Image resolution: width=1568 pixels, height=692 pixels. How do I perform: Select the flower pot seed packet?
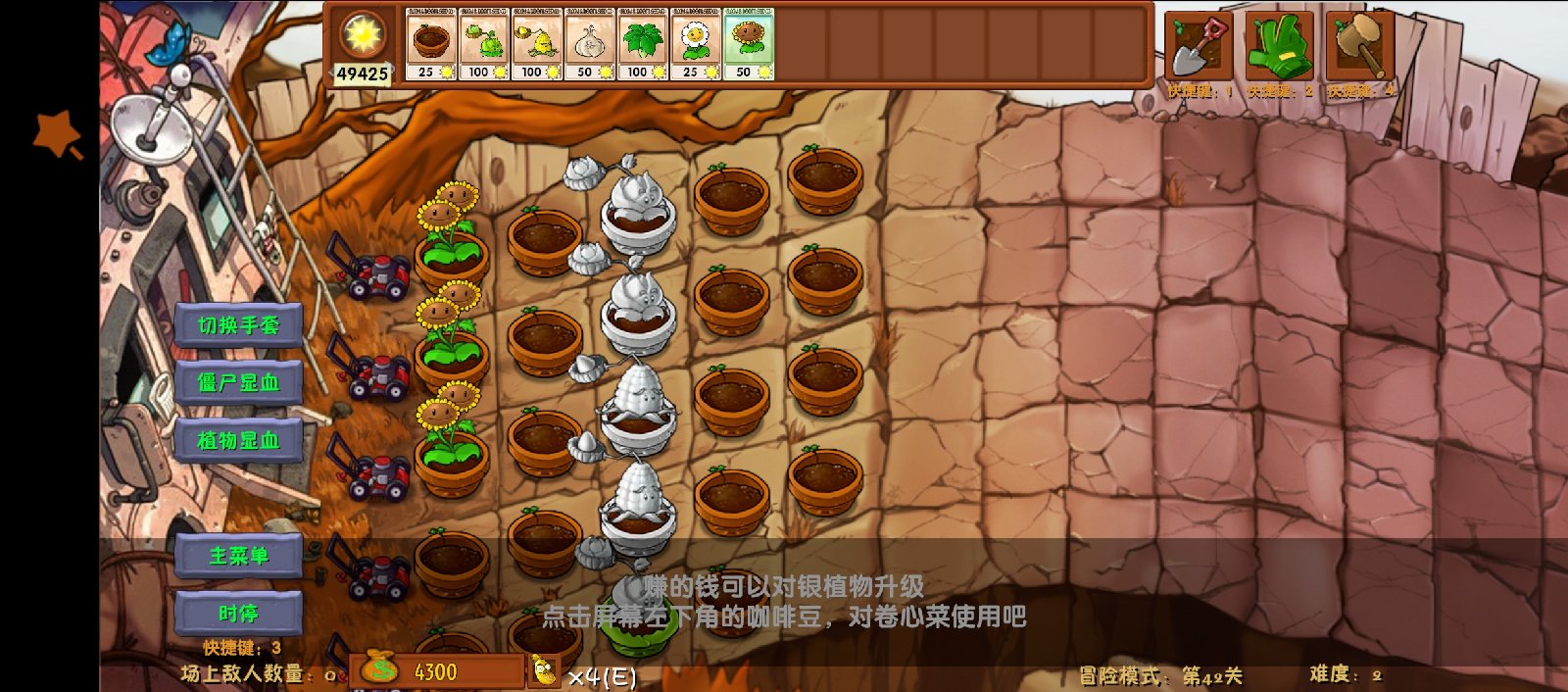click(x=431, y=44)
